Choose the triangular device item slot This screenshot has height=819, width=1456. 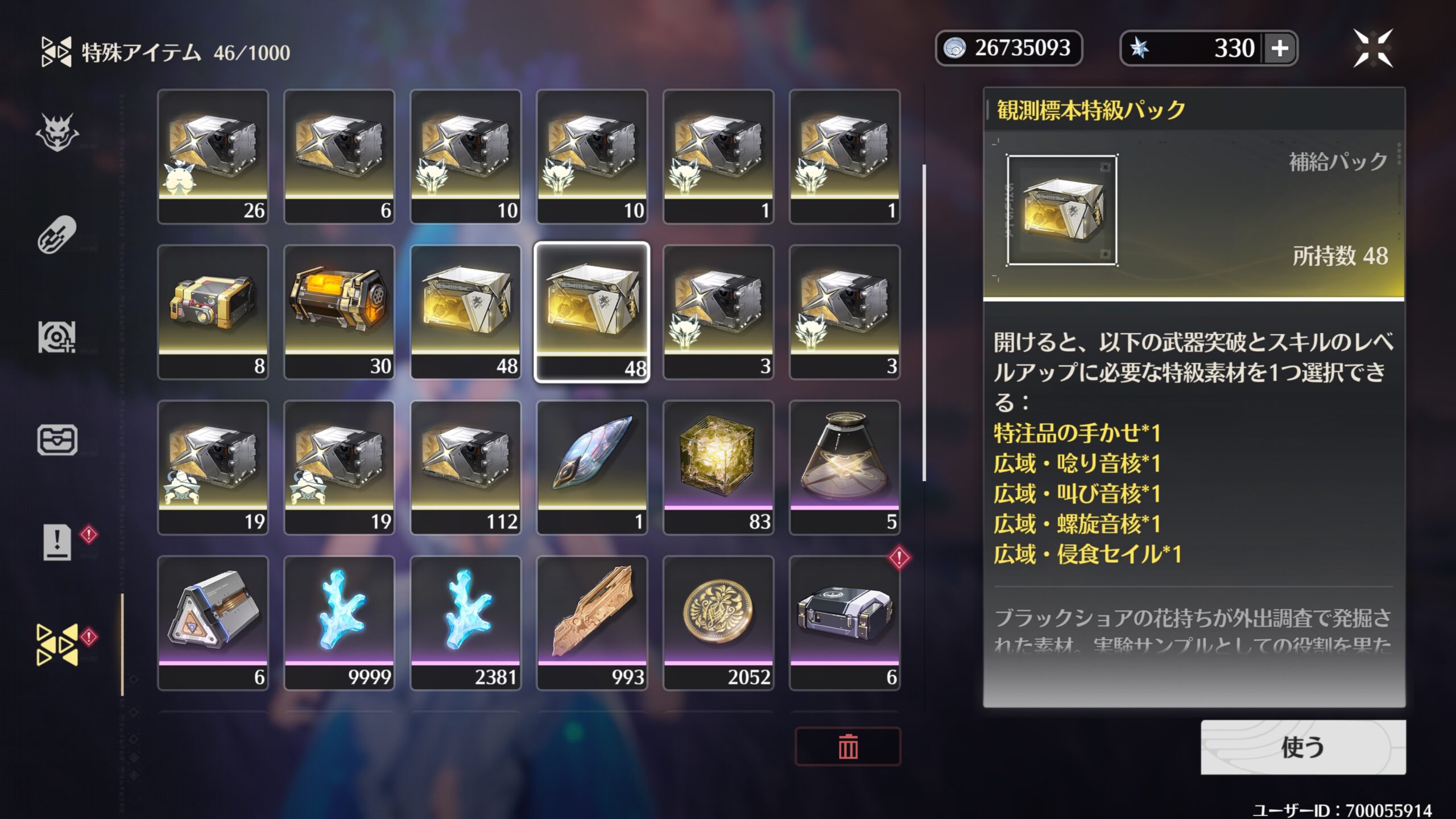pyautogui.click(x=213, y=623)
